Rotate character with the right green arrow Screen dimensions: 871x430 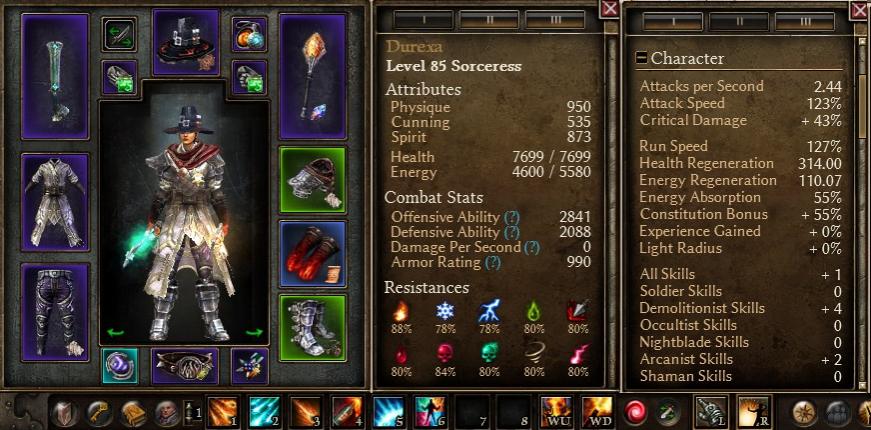(253, 332)
